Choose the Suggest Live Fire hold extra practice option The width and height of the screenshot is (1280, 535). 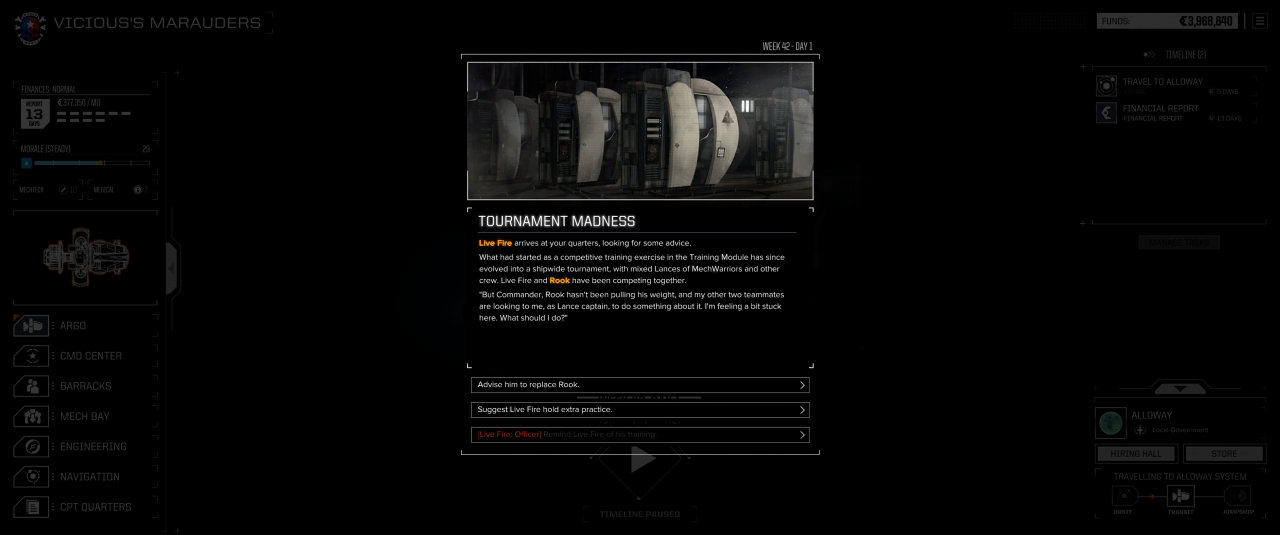[x=639, y=410]
